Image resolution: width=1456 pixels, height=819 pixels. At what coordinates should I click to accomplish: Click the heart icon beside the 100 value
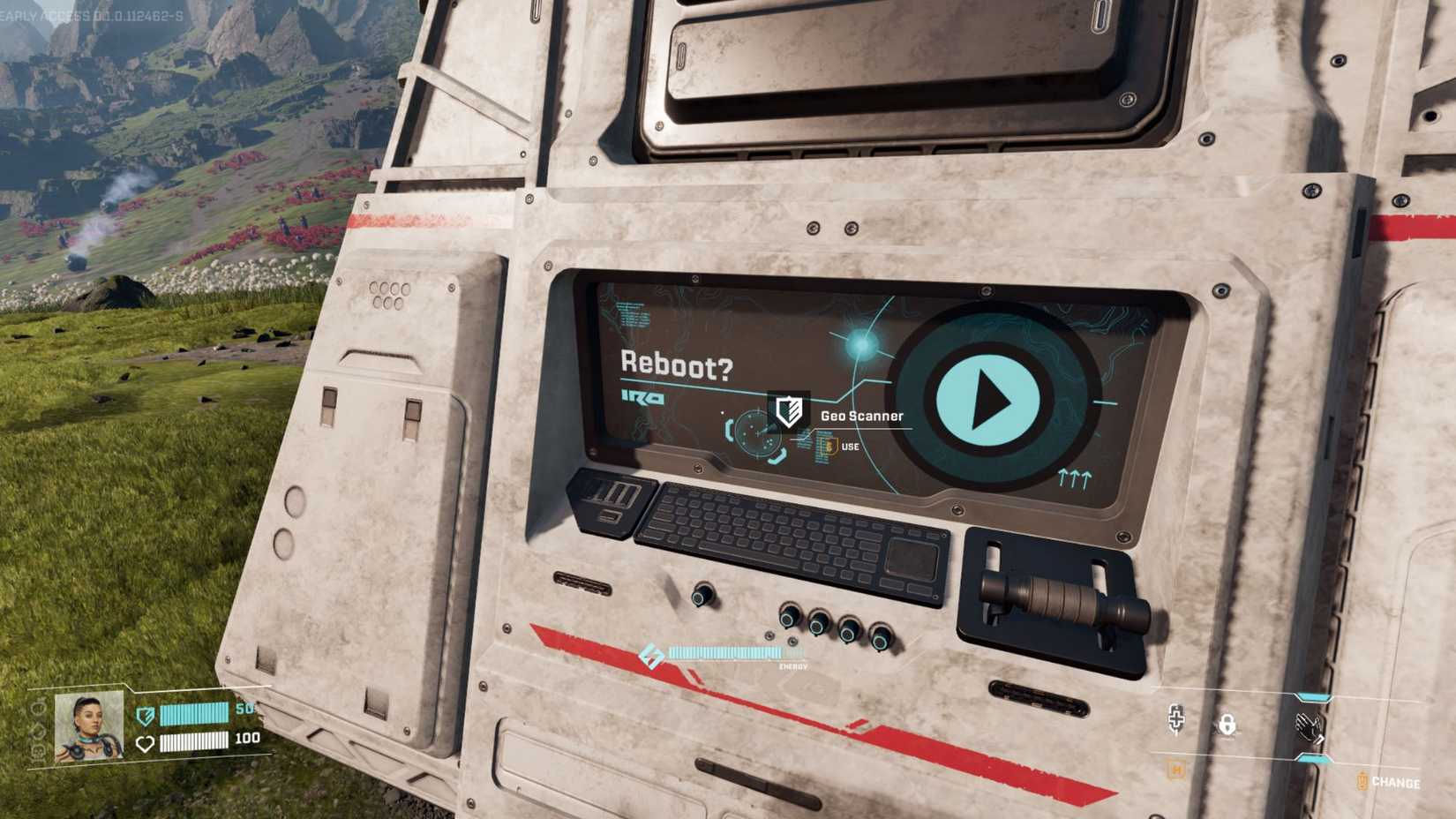(x=144, y=741)
